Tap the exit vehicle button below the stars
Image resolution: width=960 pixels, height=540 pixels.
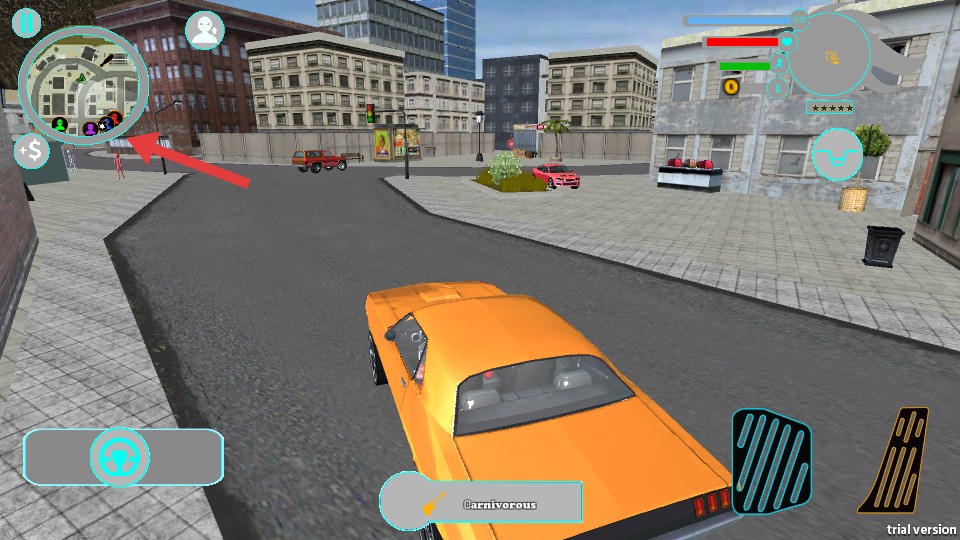point(836,152)
